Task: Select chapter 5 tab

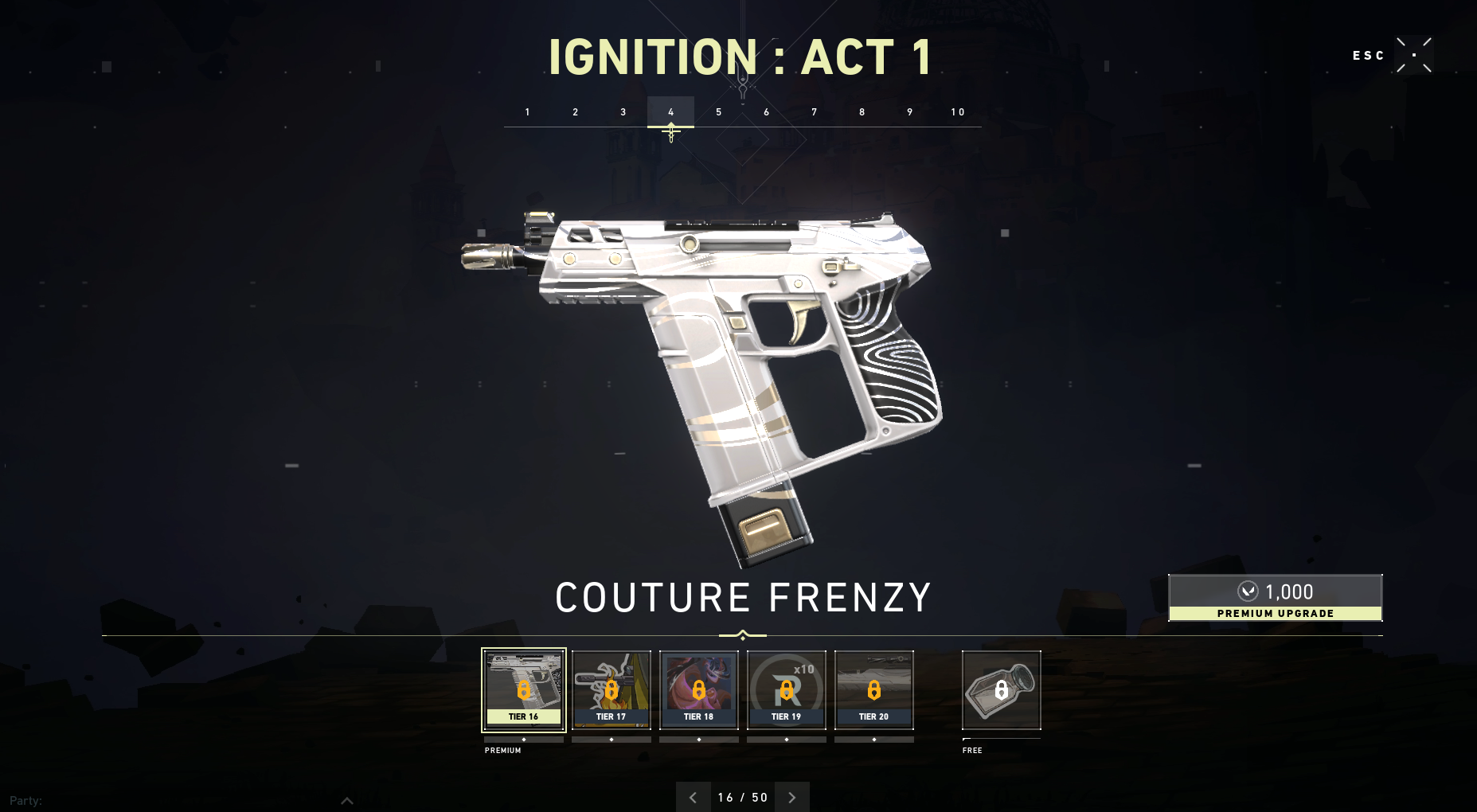Action: [718, 112]
